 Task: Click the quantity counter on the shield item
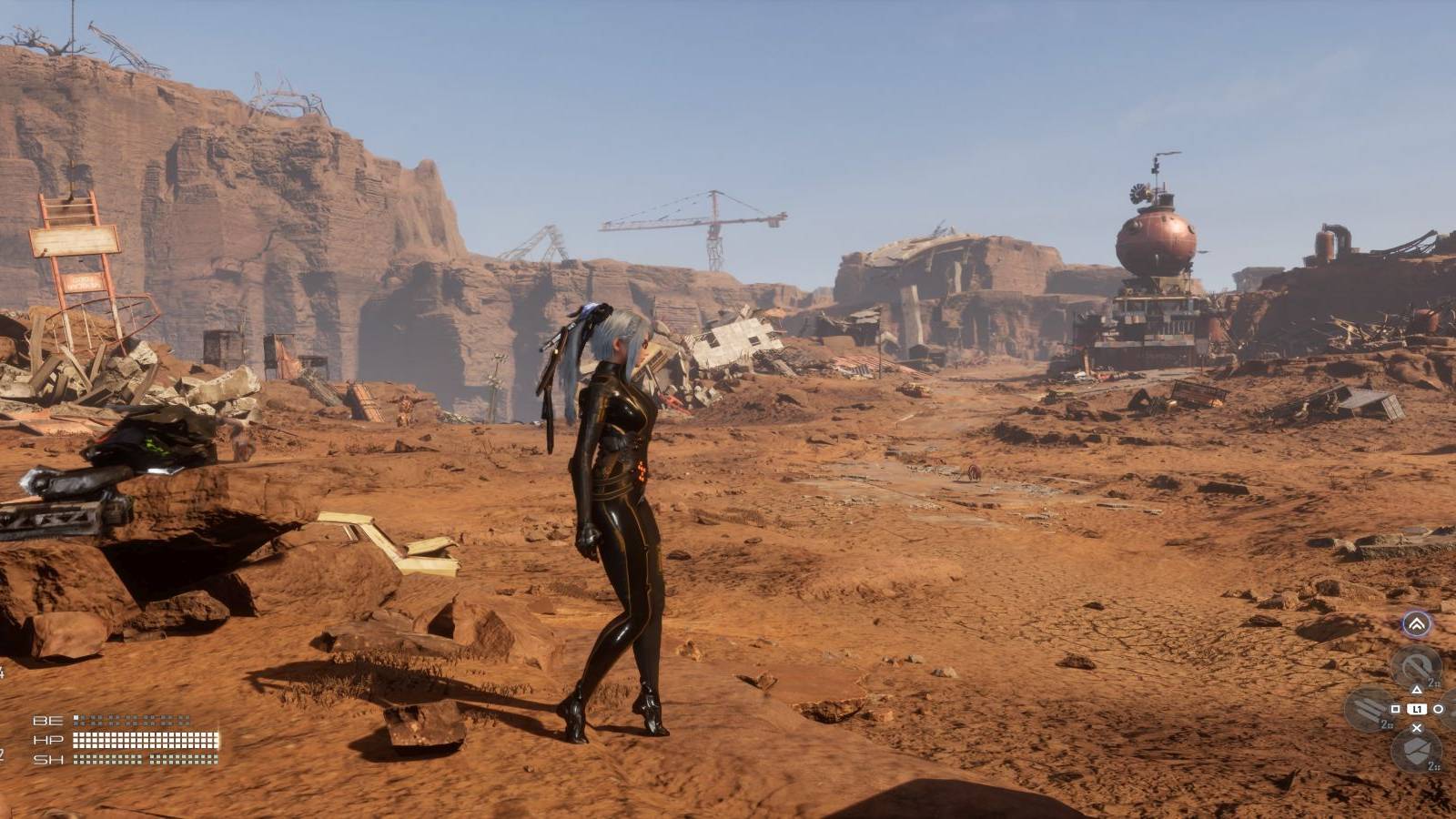[x=1432, y=766]
